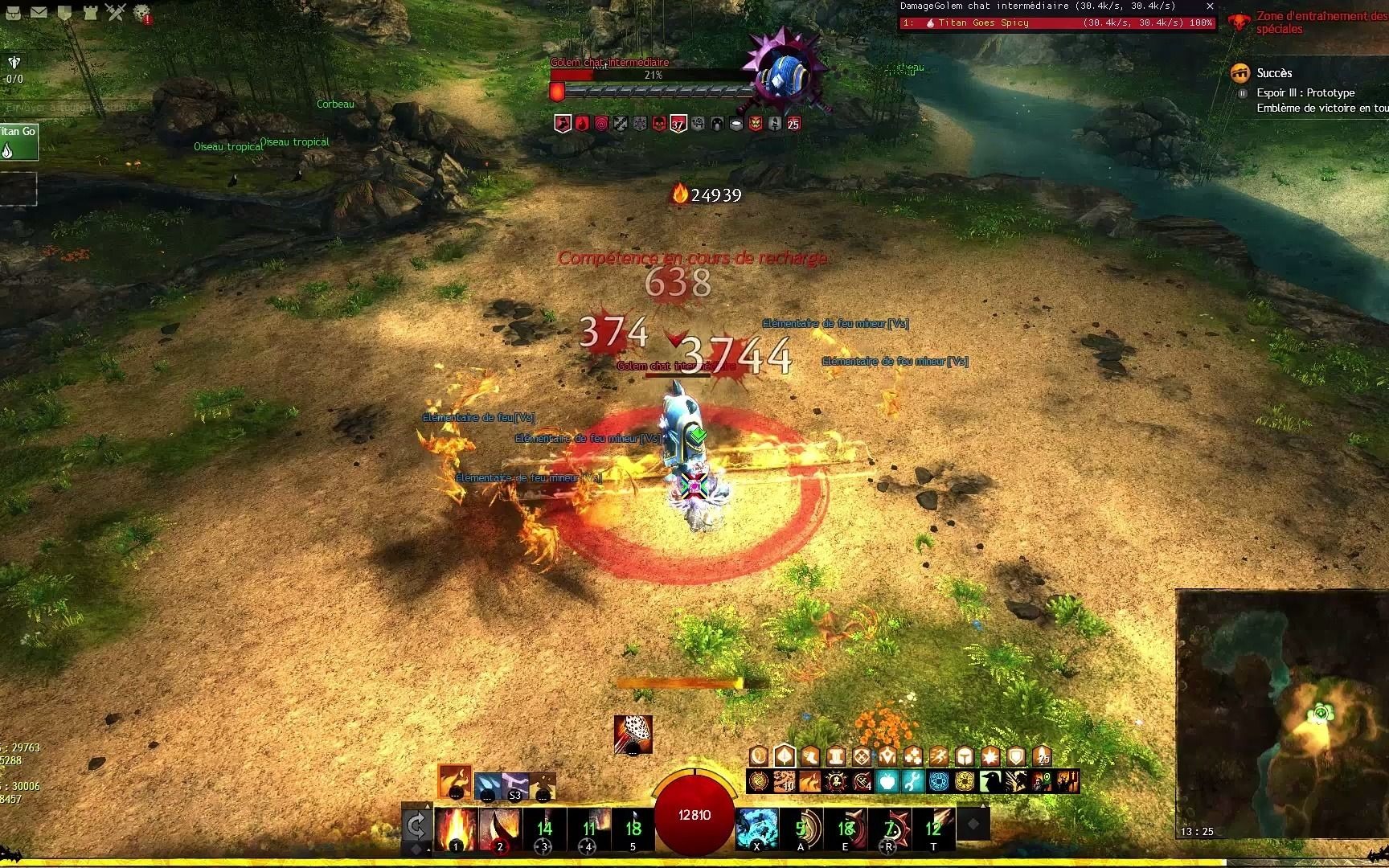This screenshot has width=1389, height=868.
Task: Open the Succès achievements header
Action: coord(1276,72)
